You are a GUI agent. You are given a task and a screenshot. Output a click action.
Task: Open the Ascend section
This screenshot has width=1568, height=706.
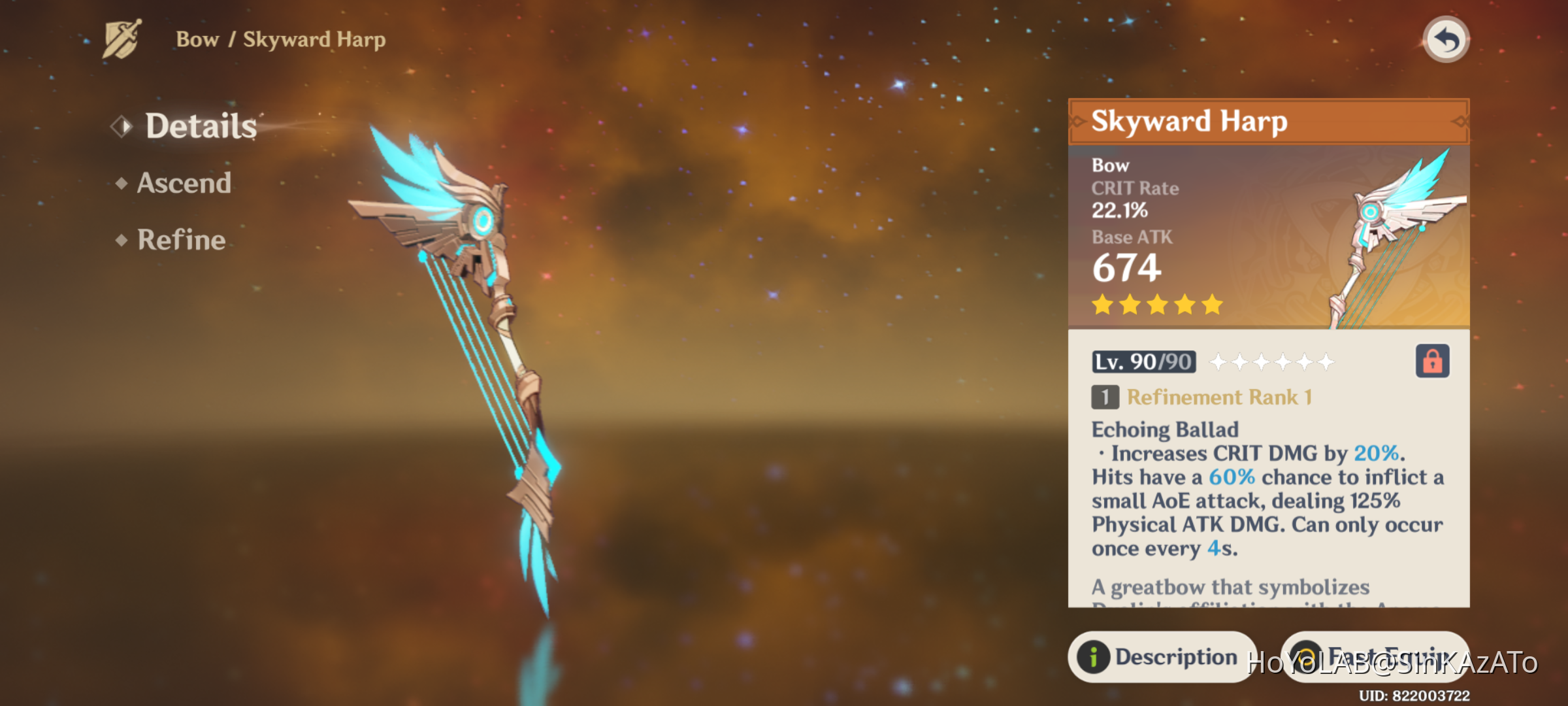coord(184,183)
